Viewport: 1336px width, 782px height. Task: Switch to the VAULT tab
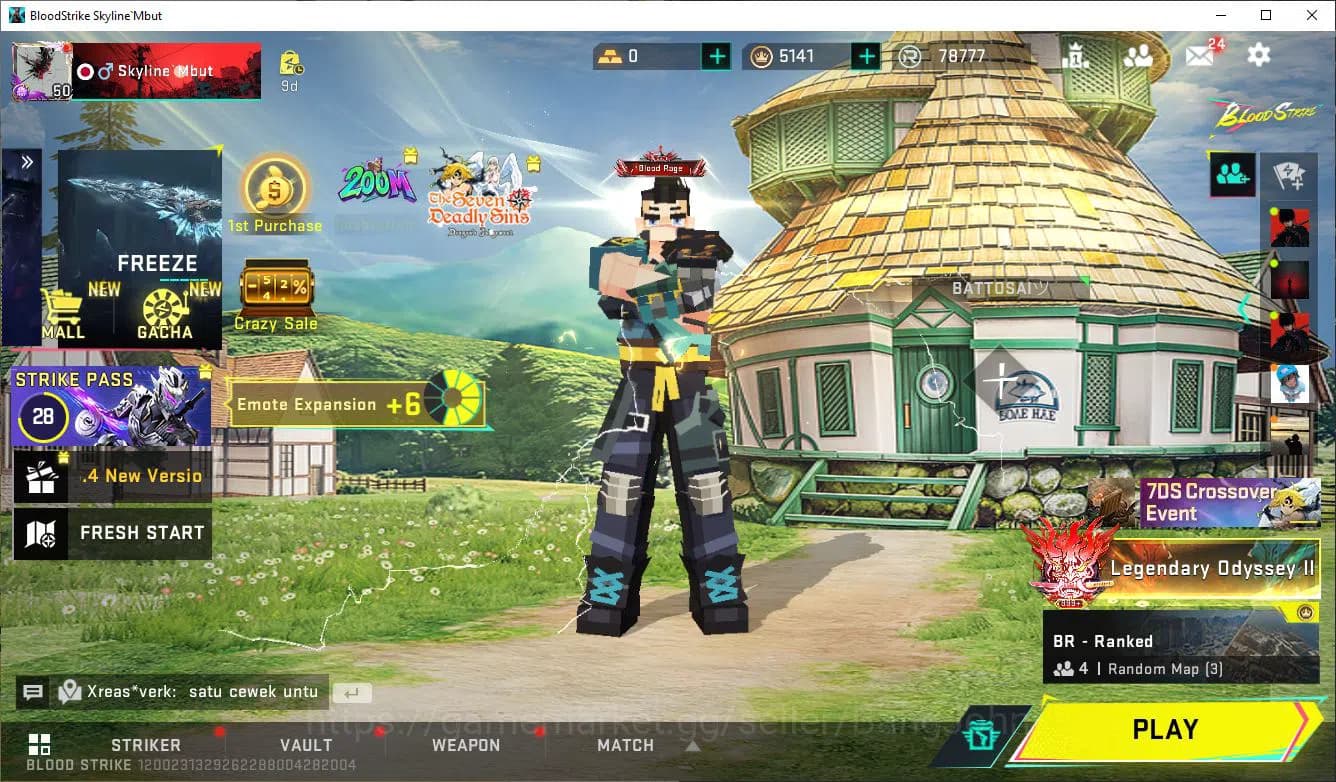pos(306,744)
